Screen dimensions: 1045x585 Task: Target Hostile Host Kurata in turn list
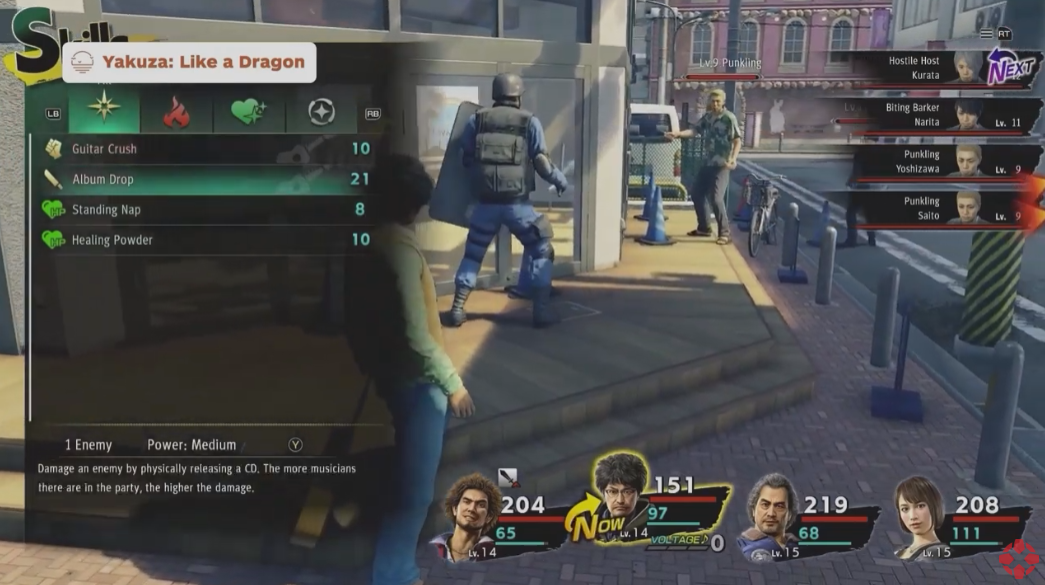pyautogui.click(x=930, y=69)
